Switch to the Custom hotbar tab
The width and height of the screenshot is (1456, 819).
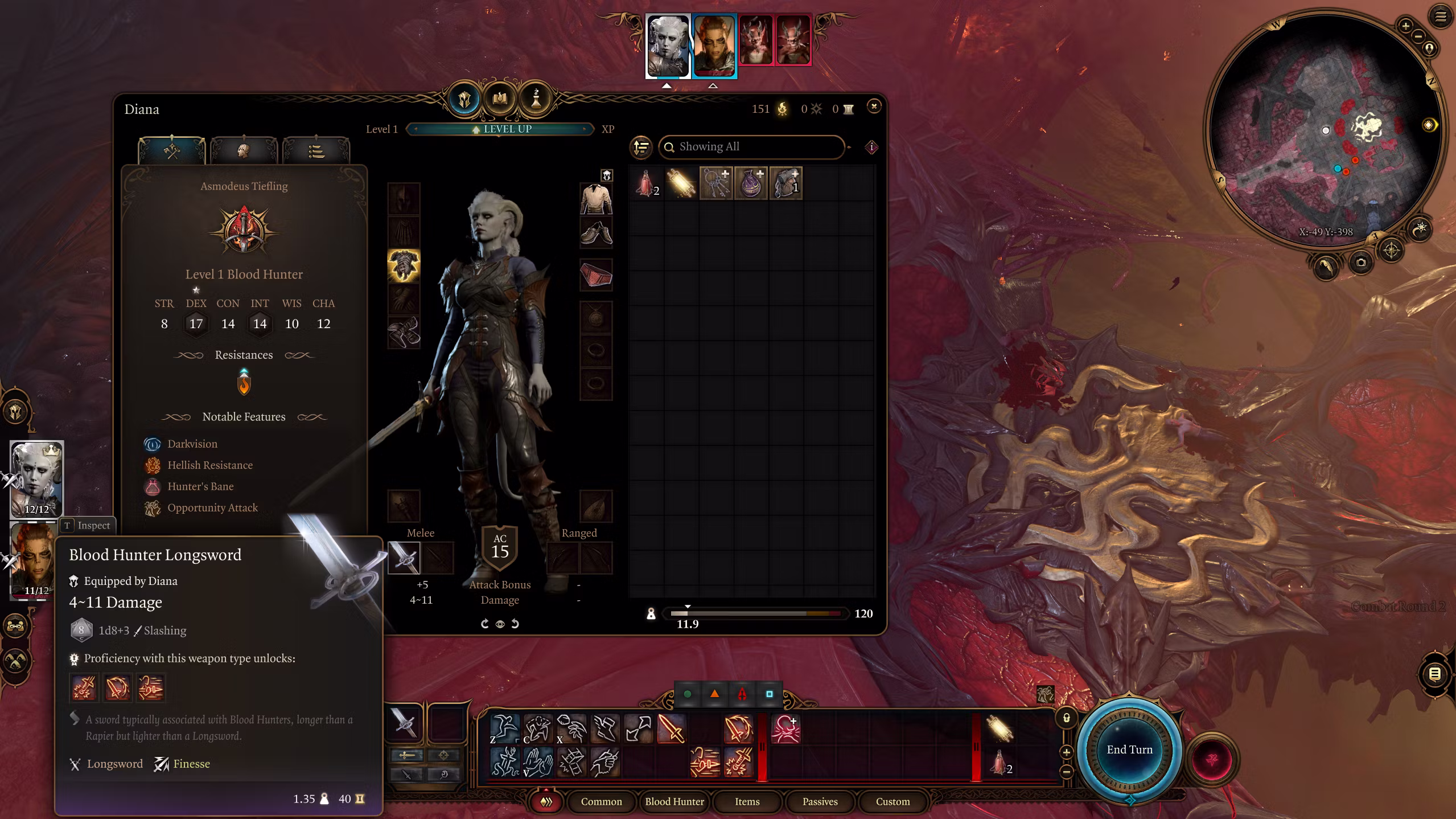pyautogui.click(x=892, y=801)
